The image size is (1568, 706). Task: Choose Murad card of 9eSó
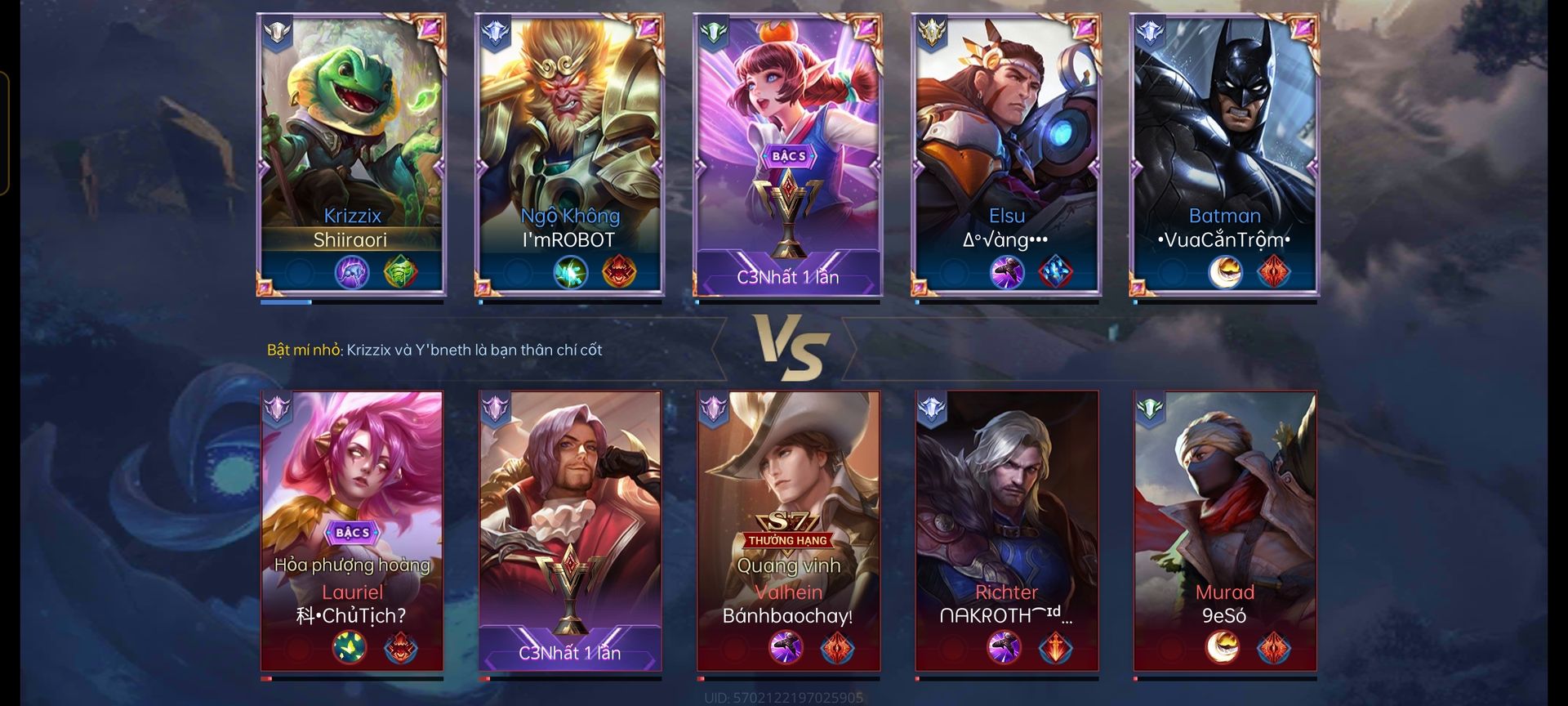coord(1224,531)
